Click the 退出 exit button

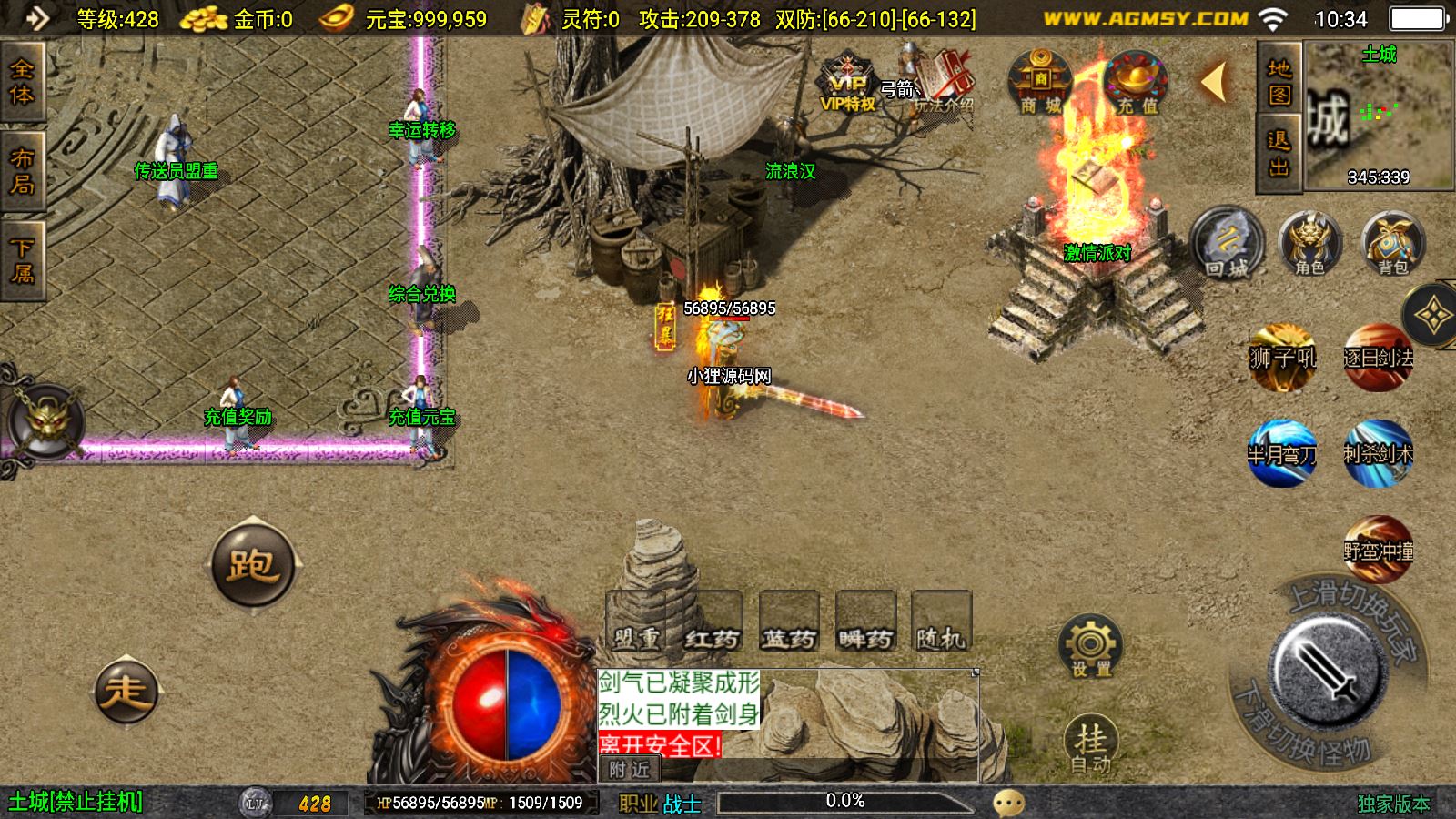[1279, 153]
